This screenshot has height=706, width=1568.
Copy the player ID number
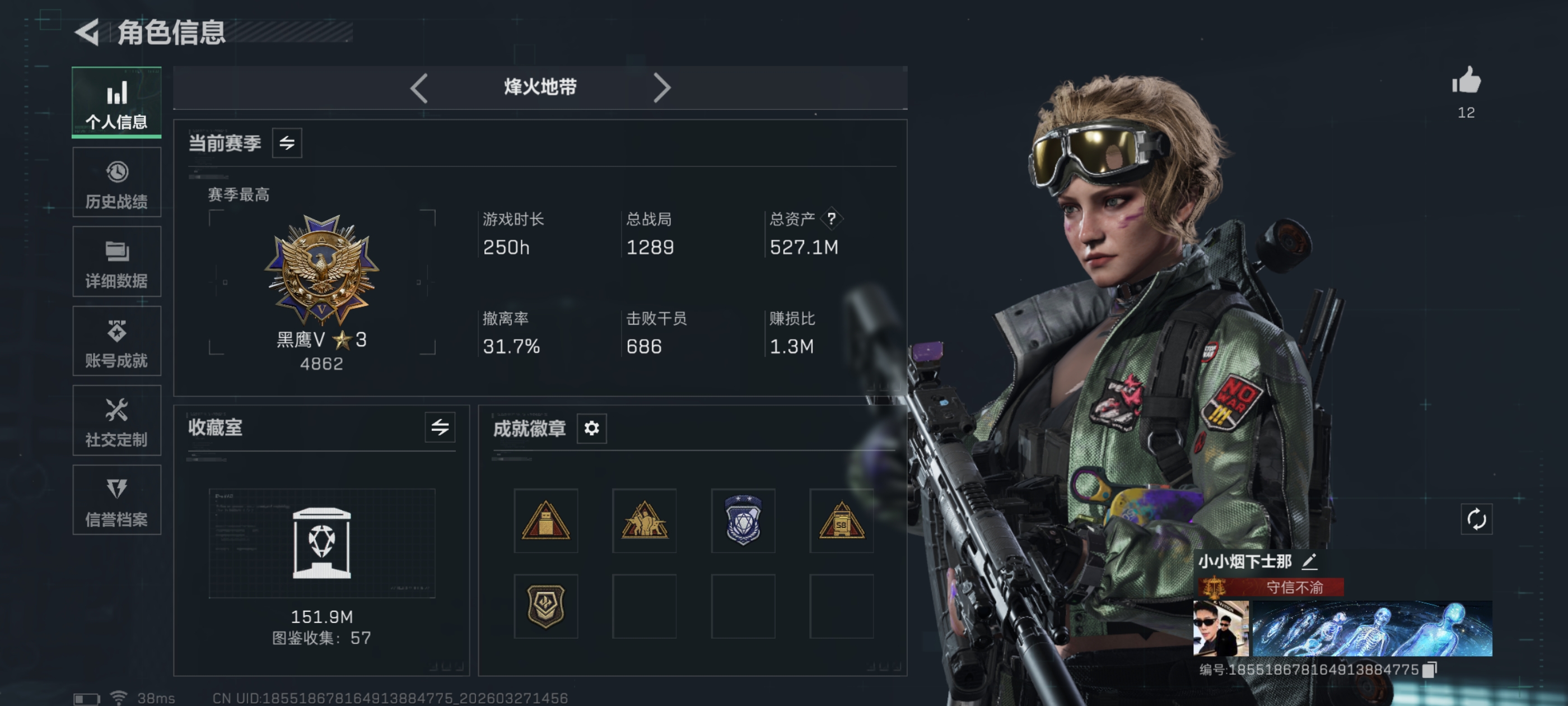click(x=1430, y=670)
